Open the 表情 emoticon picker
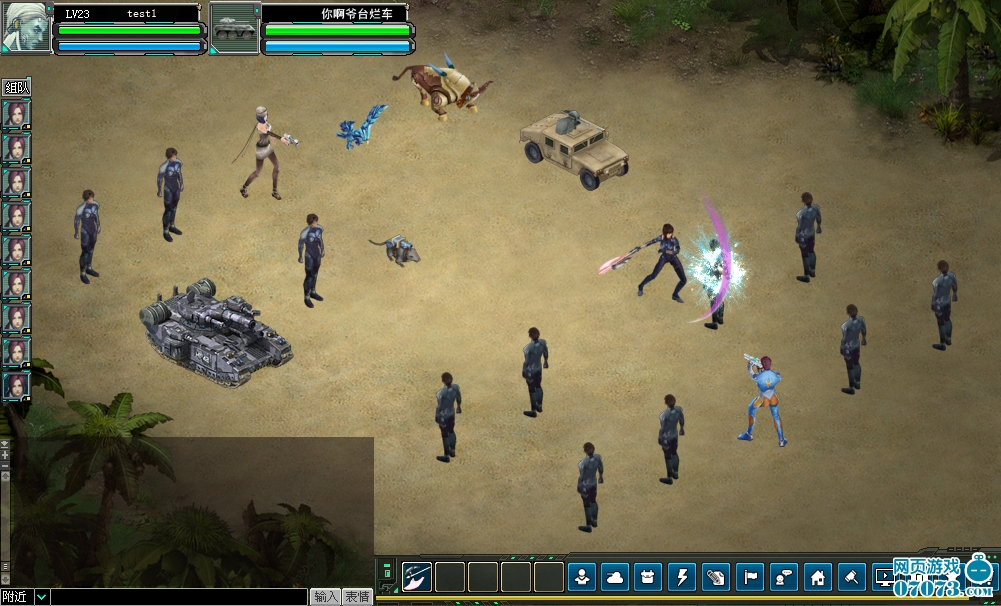 [358, 597]
